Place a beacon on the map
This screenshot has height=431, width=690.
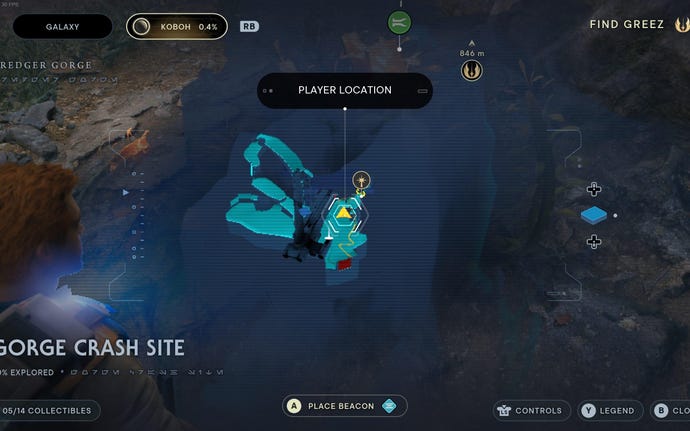point(345,406)
